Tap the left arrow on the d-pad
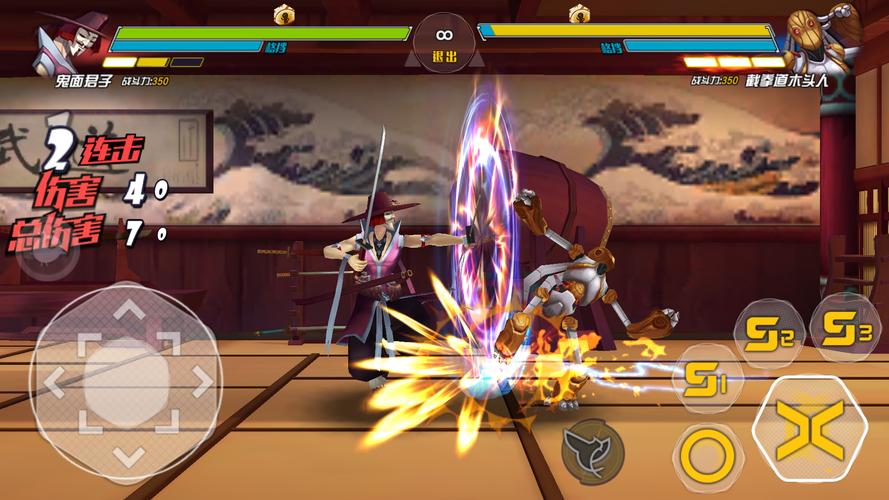This screenshot has height=500, width=889. [x=55, y=380]
